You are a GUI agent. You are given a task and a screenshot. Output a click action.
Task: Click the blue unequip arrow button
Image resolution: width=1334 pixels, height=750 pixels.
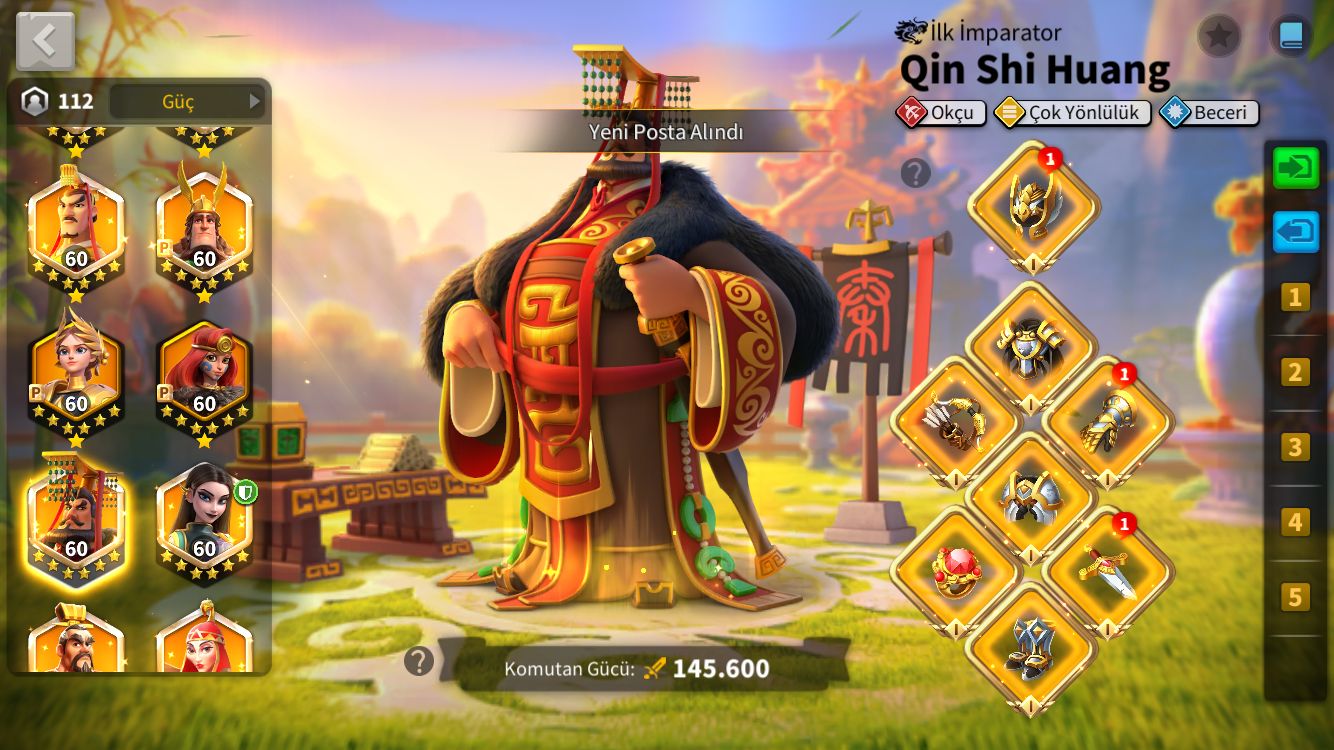1296,232
